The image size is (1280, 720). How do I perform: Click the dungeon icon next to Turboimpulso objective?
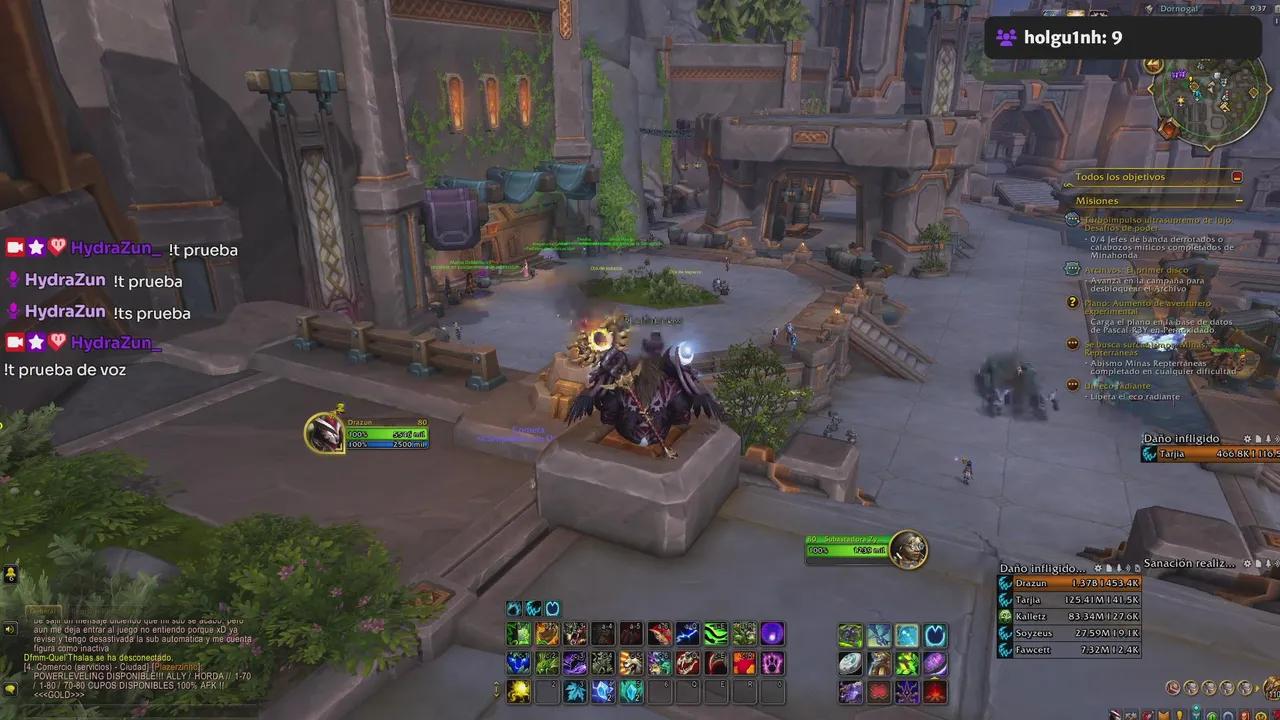click(1072, 218)
